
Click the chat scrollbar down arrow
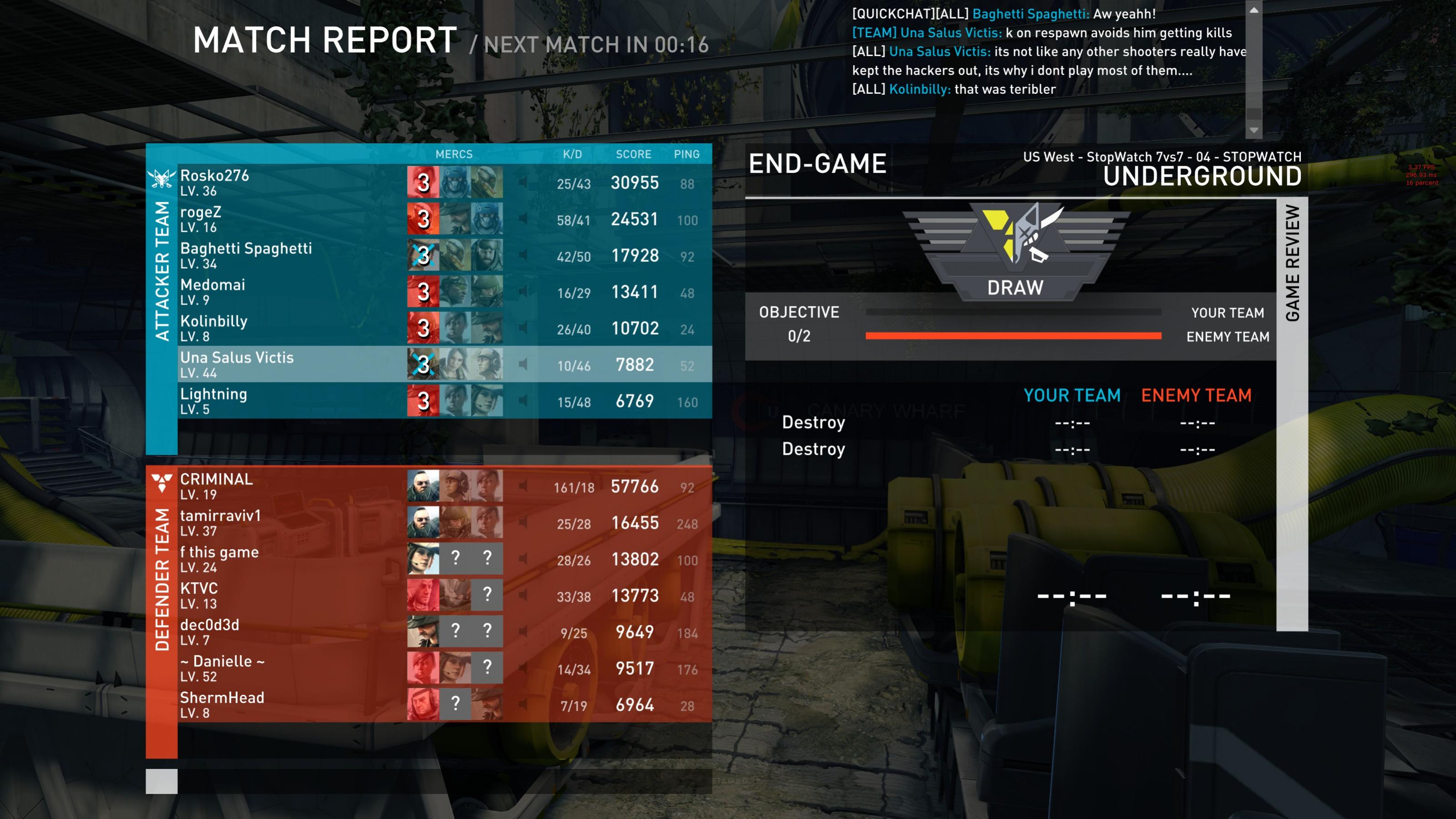click(x=1253, y=130)
